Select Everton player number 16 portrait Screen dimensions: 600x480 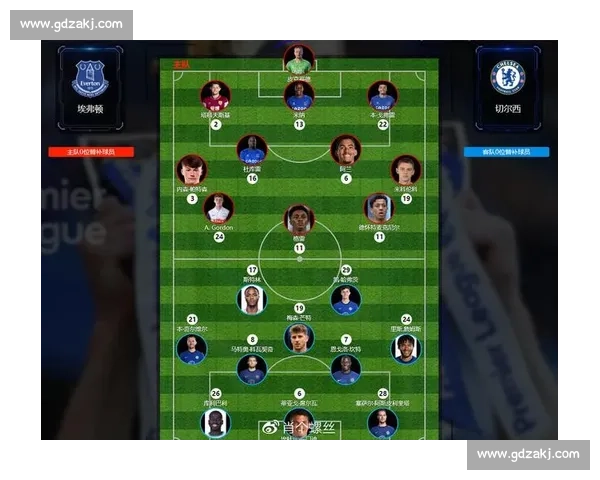click(x=252, y=151)
